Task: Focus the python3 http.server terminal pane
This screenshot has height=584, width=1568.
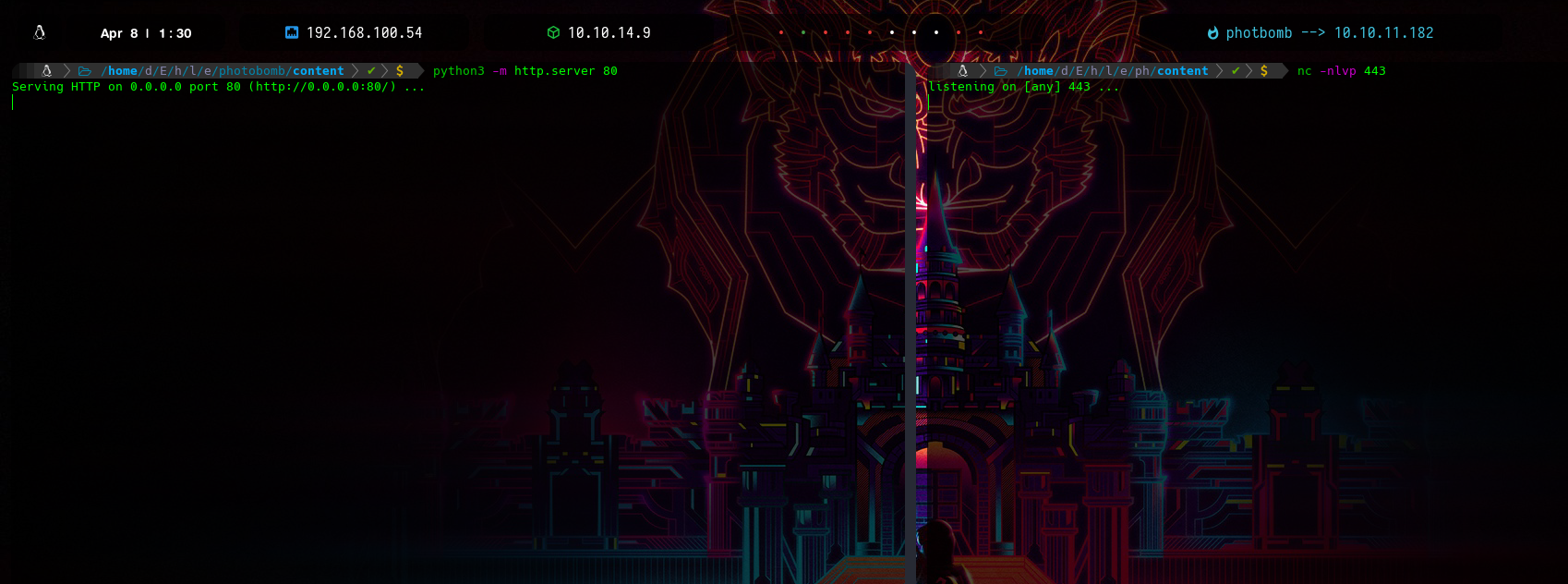Action: (452, 323)
